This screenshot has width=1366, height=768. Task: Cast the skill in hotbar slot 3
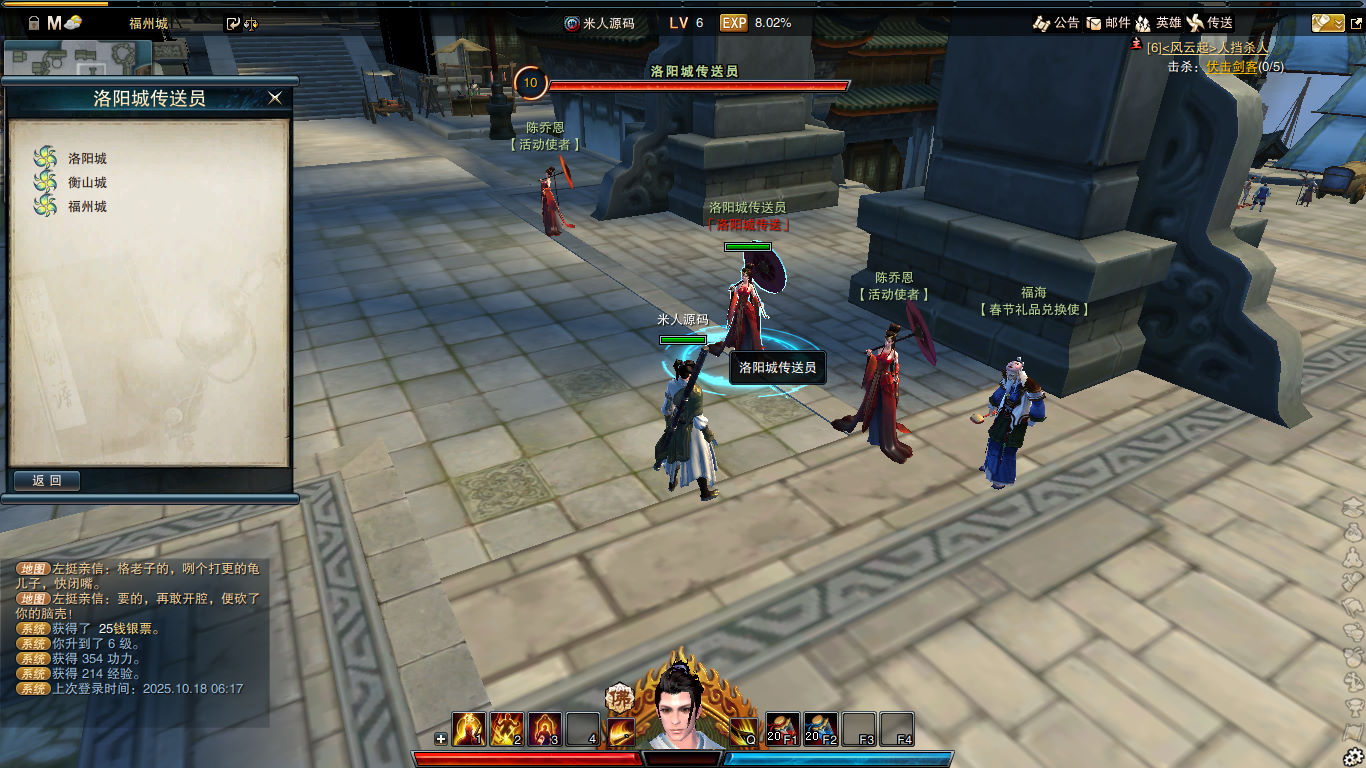545,729
